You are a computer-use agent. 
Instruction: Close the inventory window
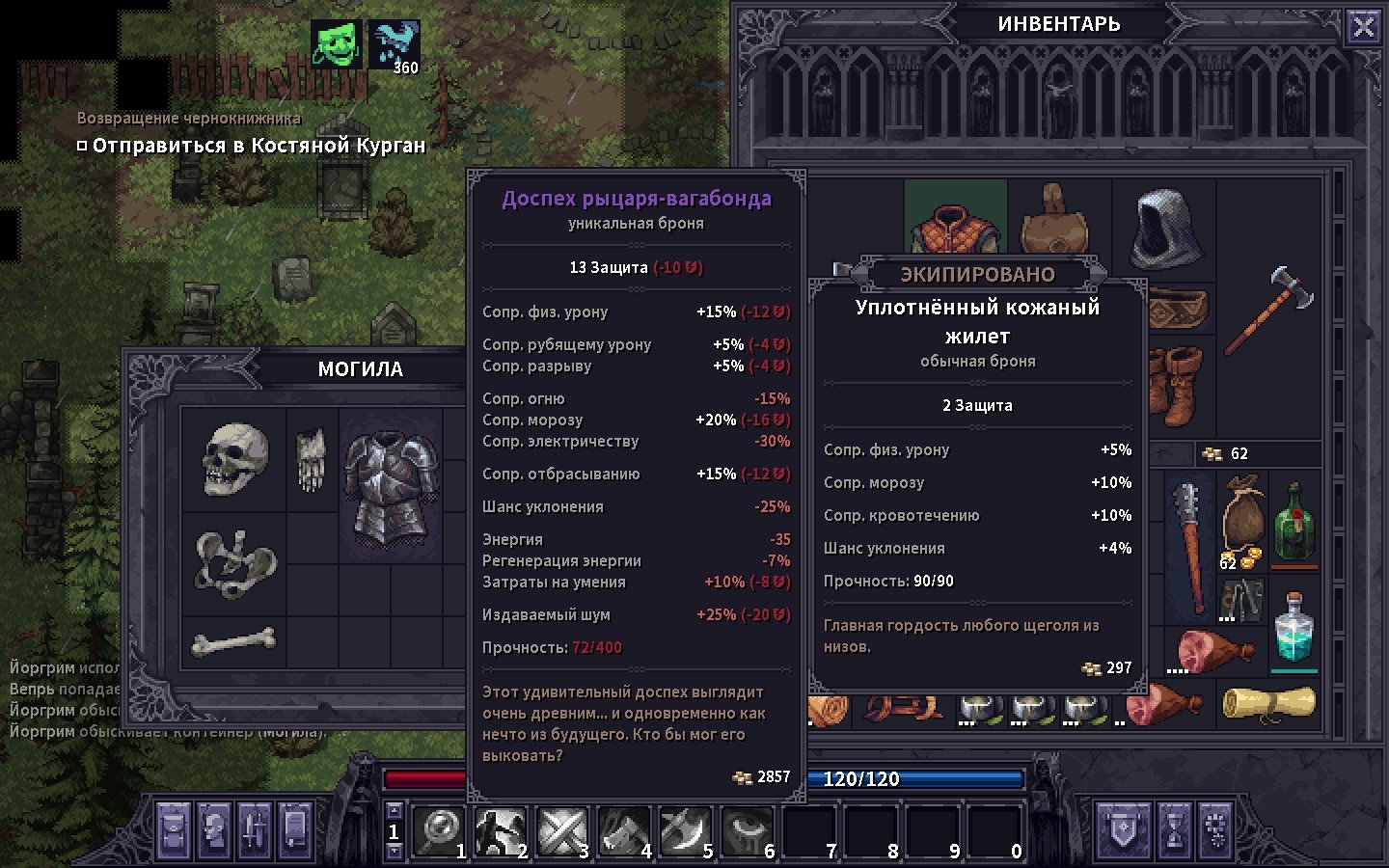pos(1363,27)
